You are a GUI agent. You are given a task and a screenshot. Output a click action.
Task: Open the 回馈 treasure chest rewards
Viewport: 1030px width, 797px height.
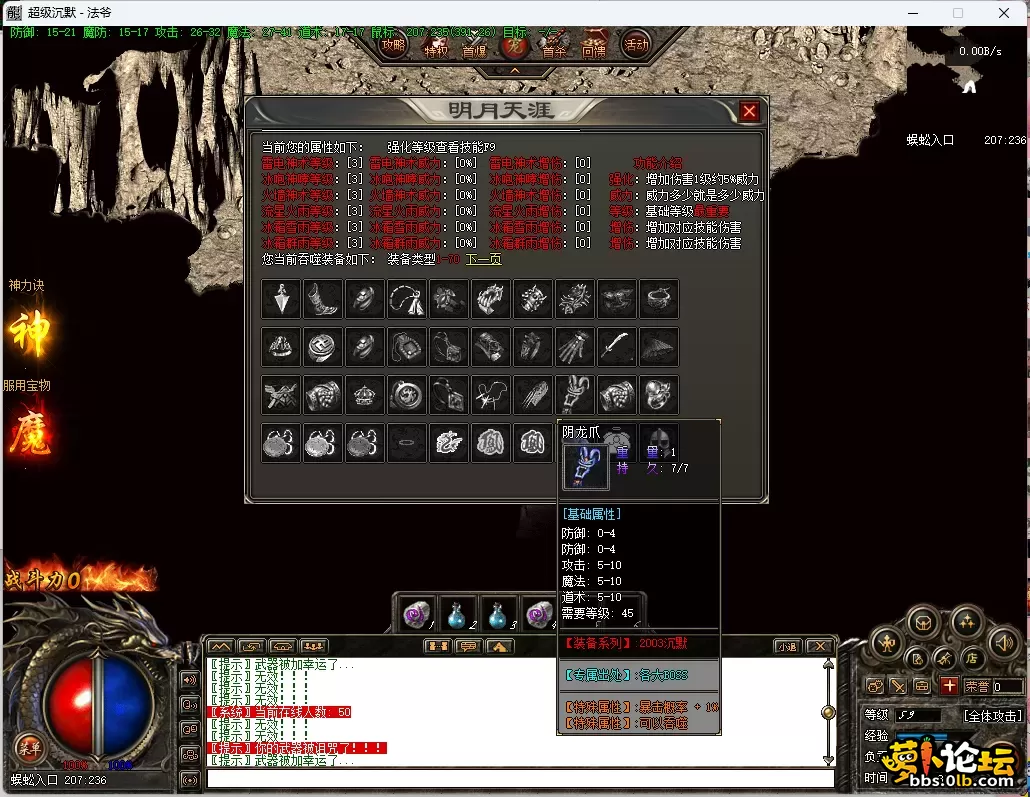594,45
